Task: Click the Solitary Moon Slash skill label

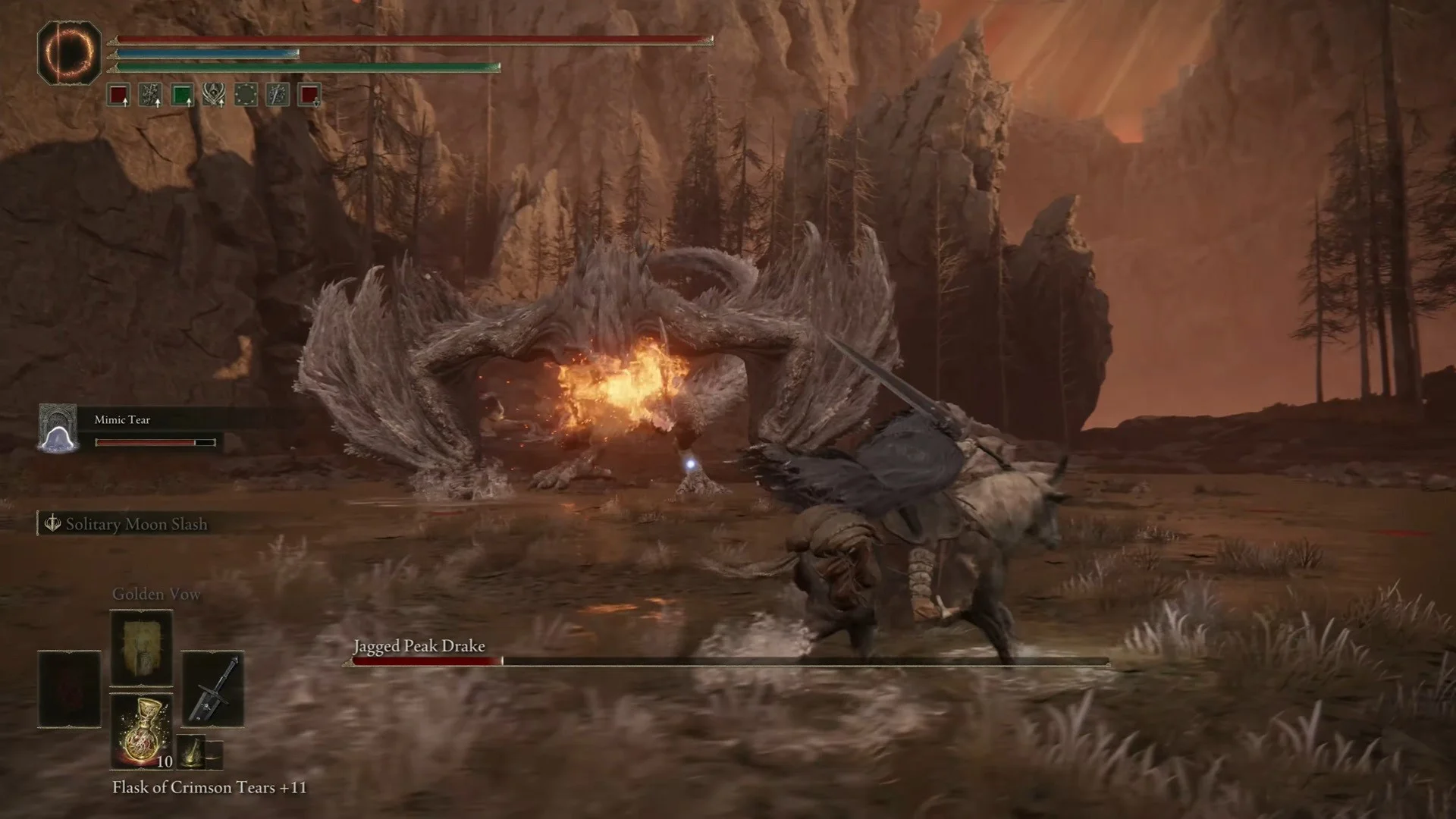Action: (x=129, y=524)
